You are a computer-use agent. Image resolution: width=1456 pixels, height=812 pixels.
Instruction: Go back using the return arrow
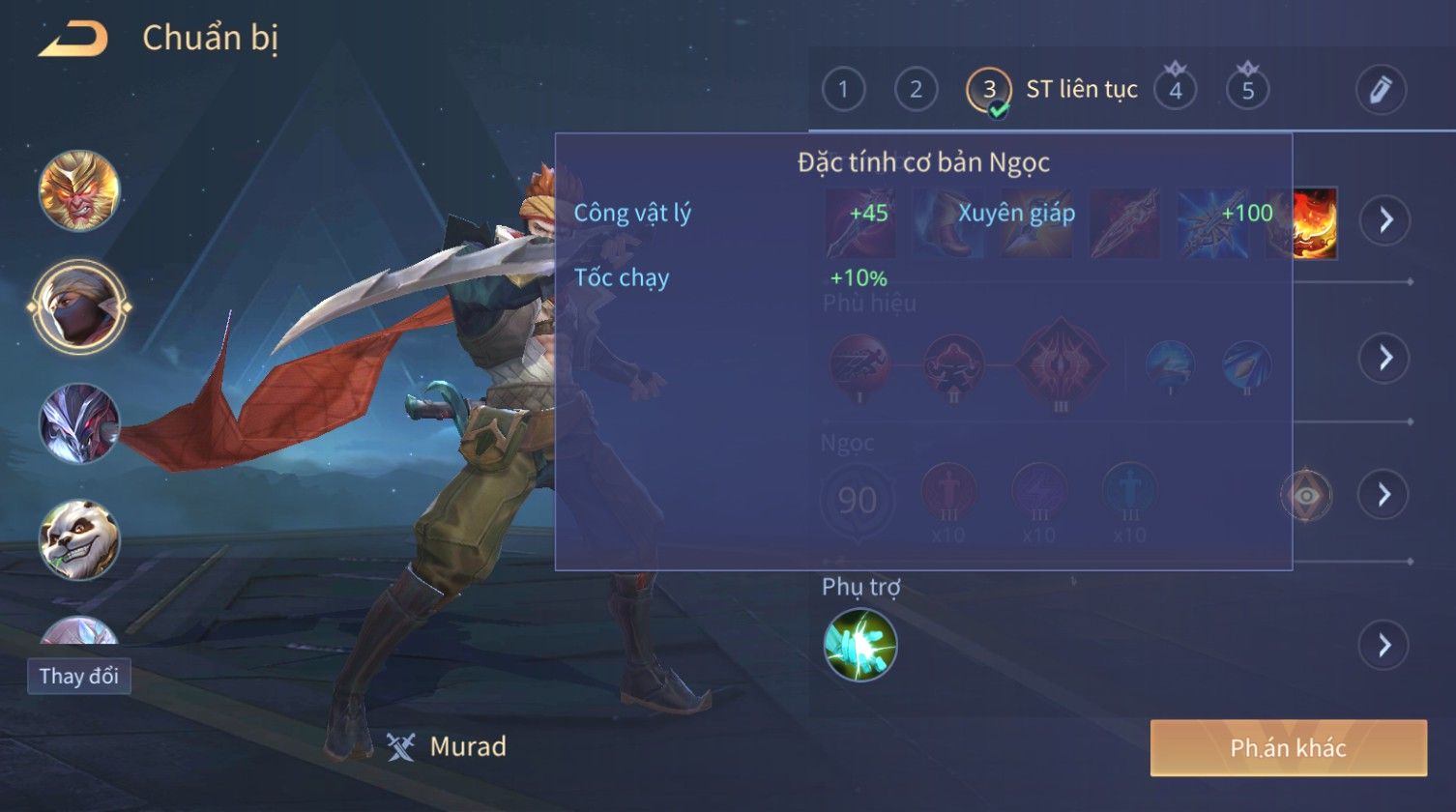point(73,39)
